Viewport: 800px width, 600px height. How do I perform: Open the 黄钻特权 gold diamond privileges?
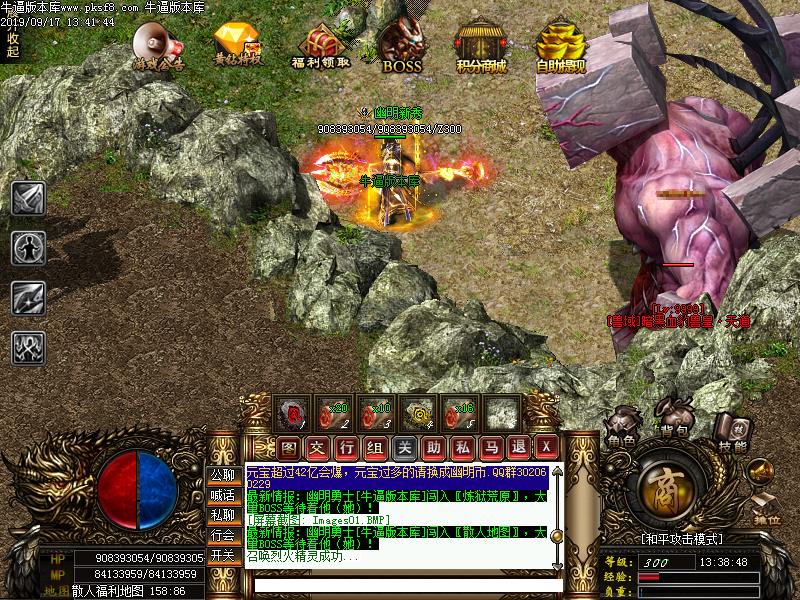click(x=238, y=45)
